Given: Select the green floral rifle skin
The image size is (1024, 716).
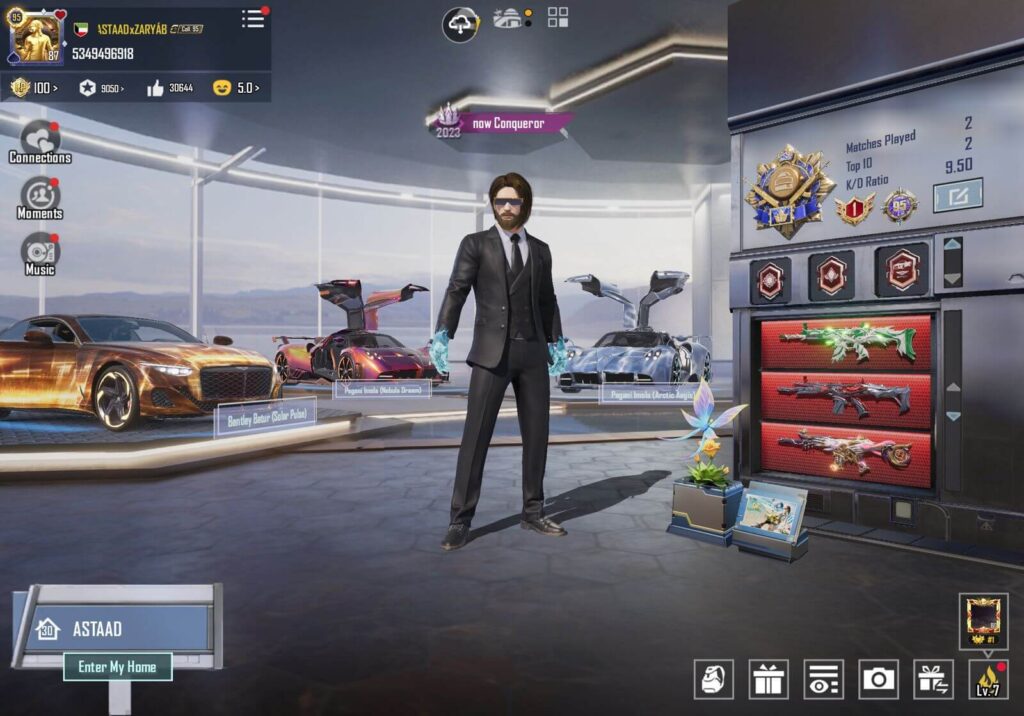Looking at the screenshot, I should [x=845, y=342].
